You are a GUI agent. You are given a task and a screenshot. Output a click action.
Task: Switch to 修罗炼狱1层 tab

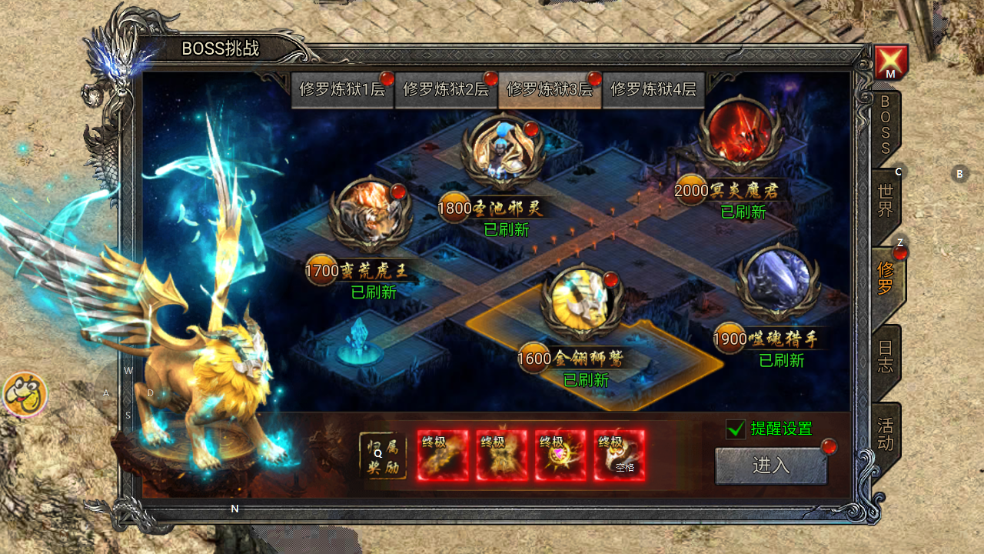[343, 89]
